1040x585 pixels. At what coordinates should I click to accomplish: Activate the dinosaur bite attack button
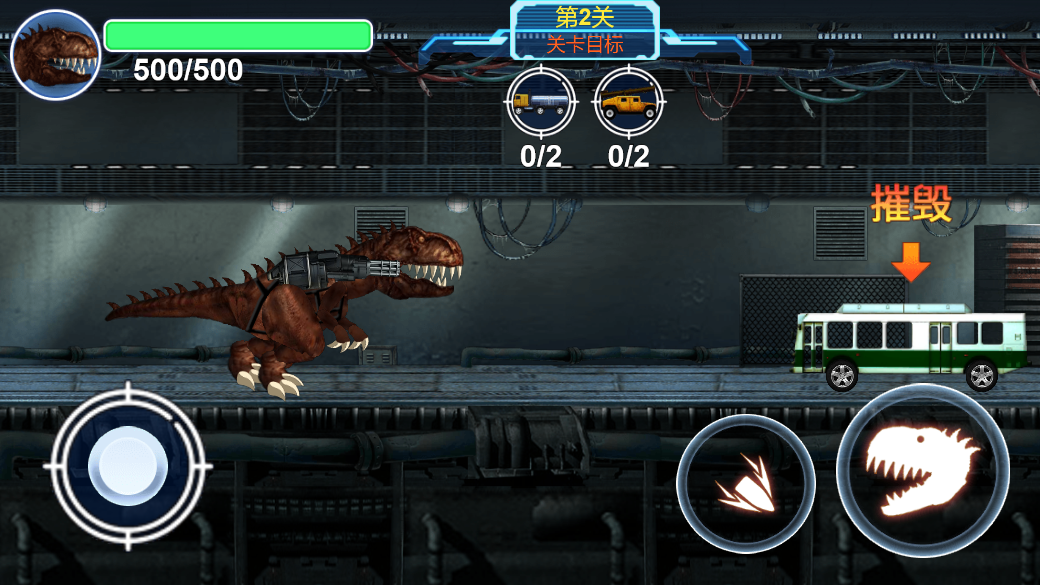(922, 471)
